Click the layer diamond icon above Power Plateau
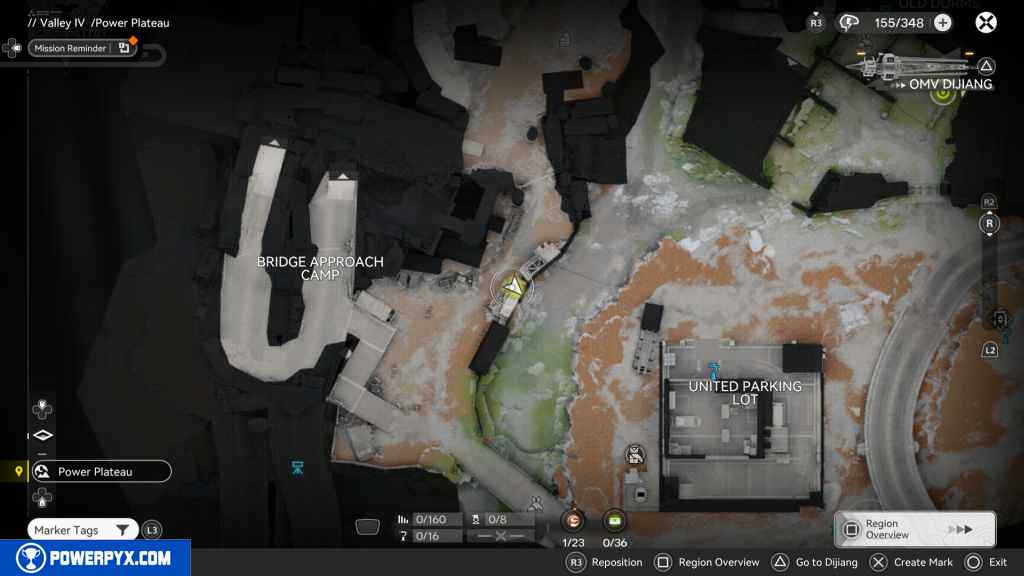The width and height of the screenshot is (1024, 576). click(x=42, y=435)
